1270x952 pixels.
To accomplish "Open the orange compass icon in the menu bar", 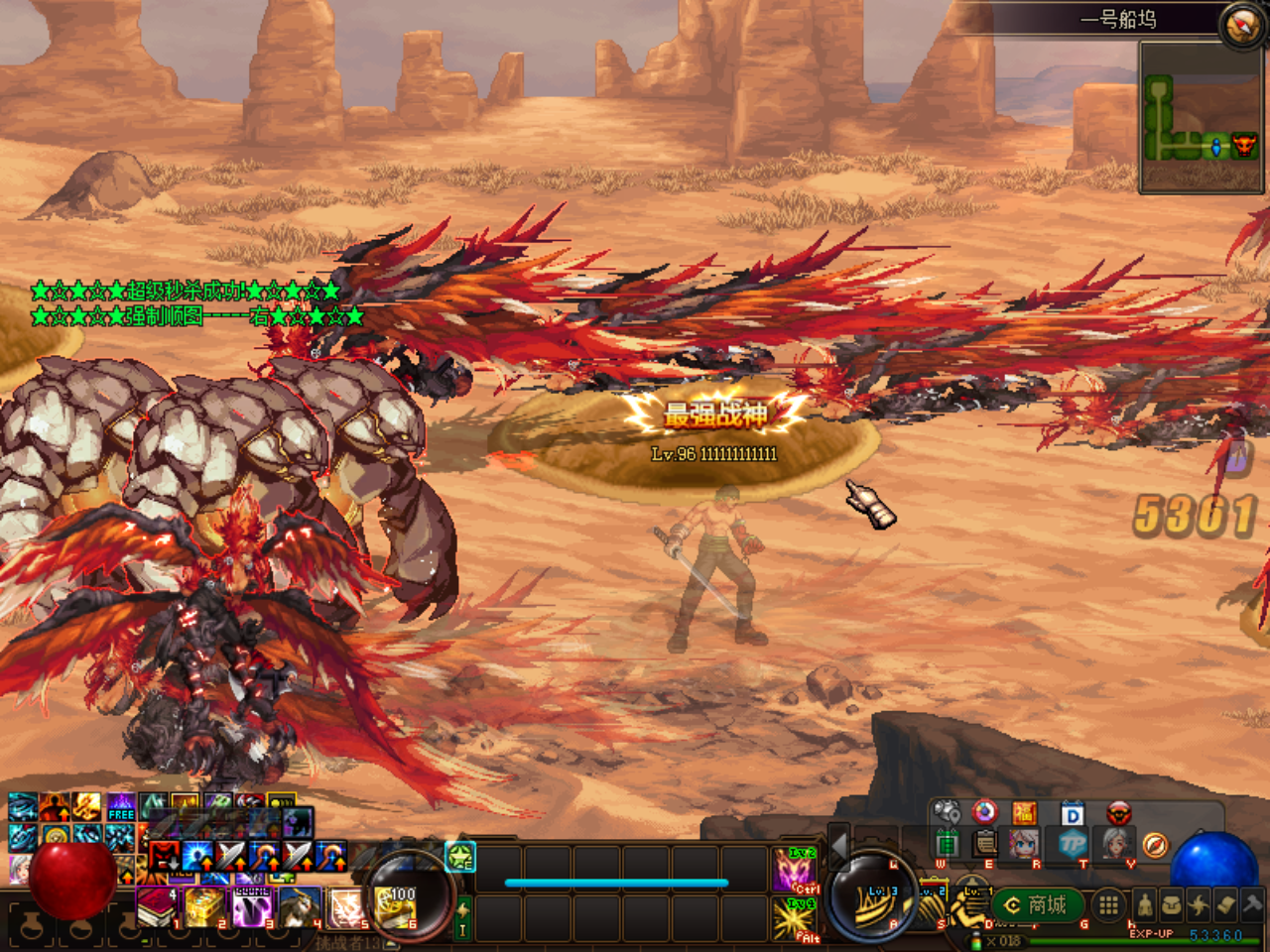I will 1154,845.
